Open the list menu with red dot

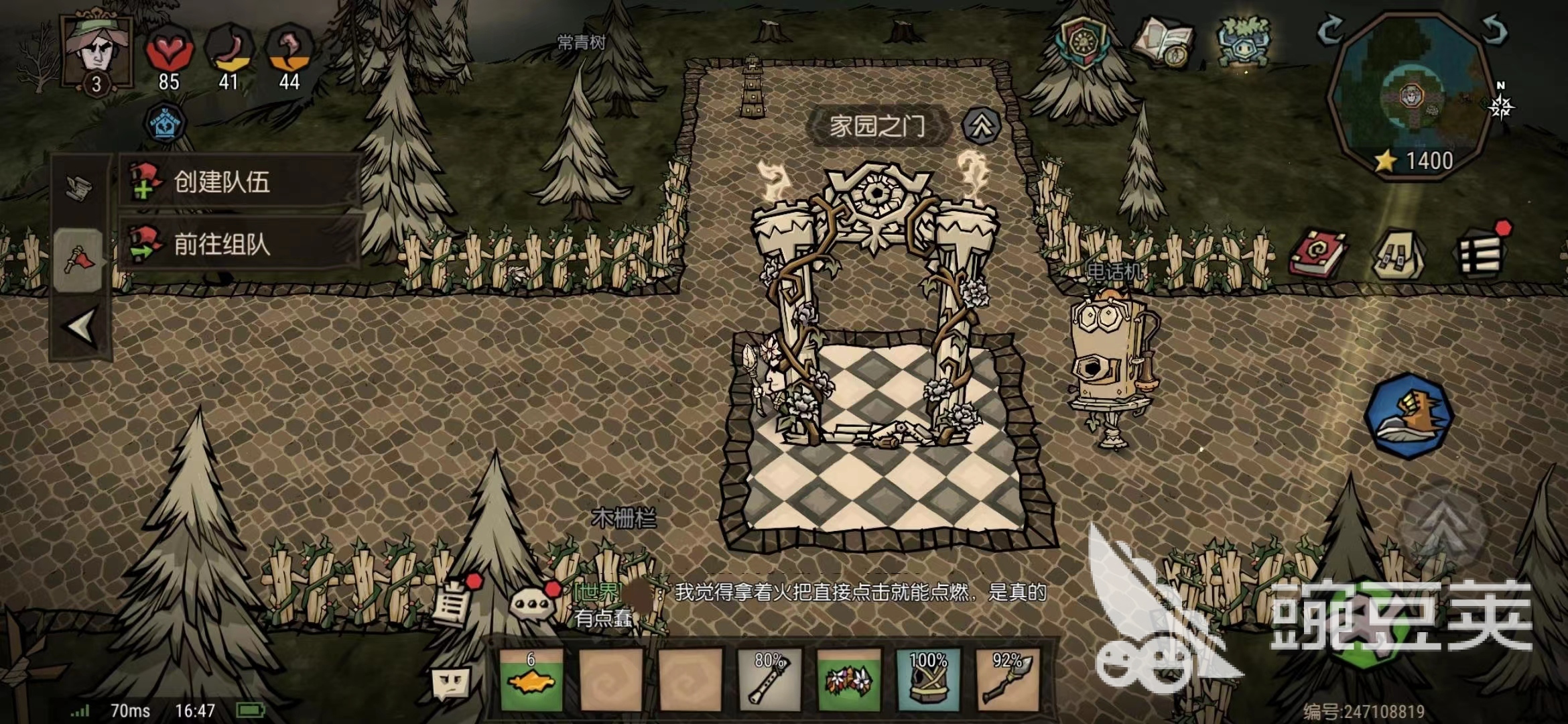tap(1481, 253)
